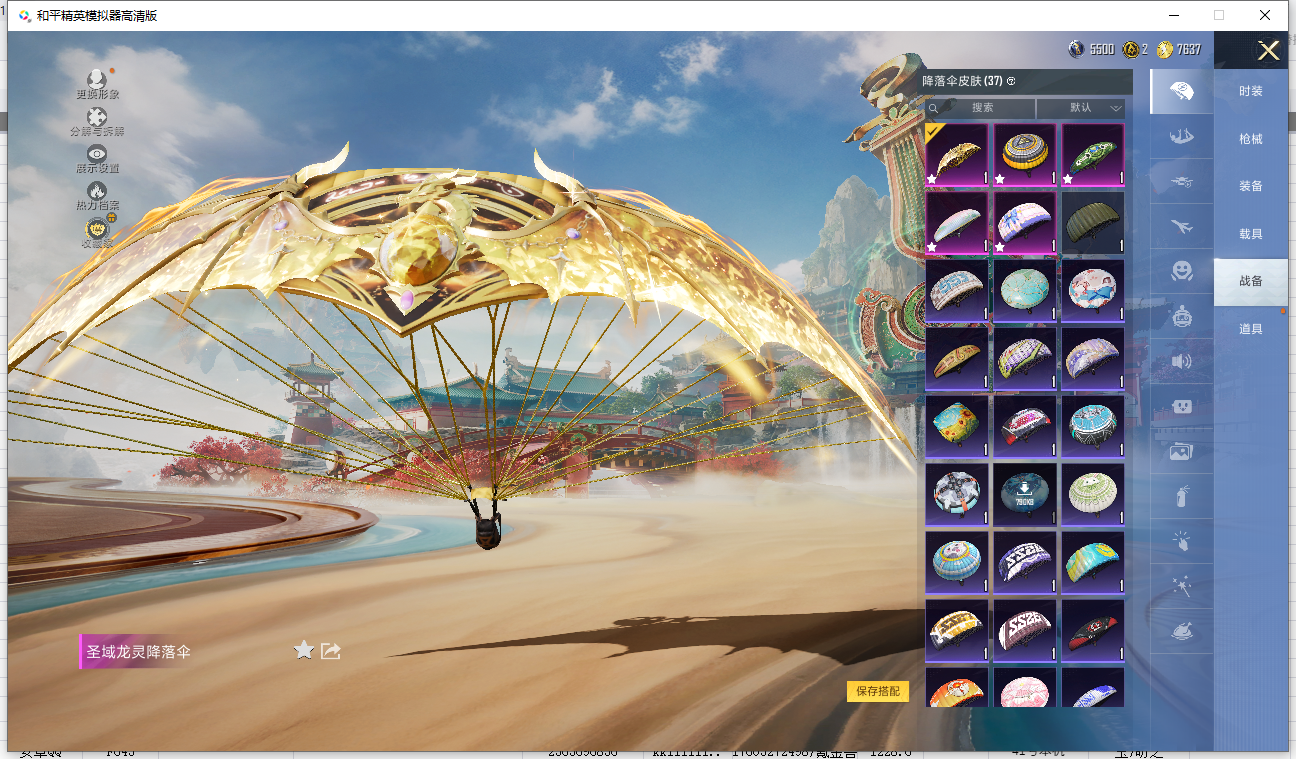Switch to the 时装 category tab

tap(1250, 91)
